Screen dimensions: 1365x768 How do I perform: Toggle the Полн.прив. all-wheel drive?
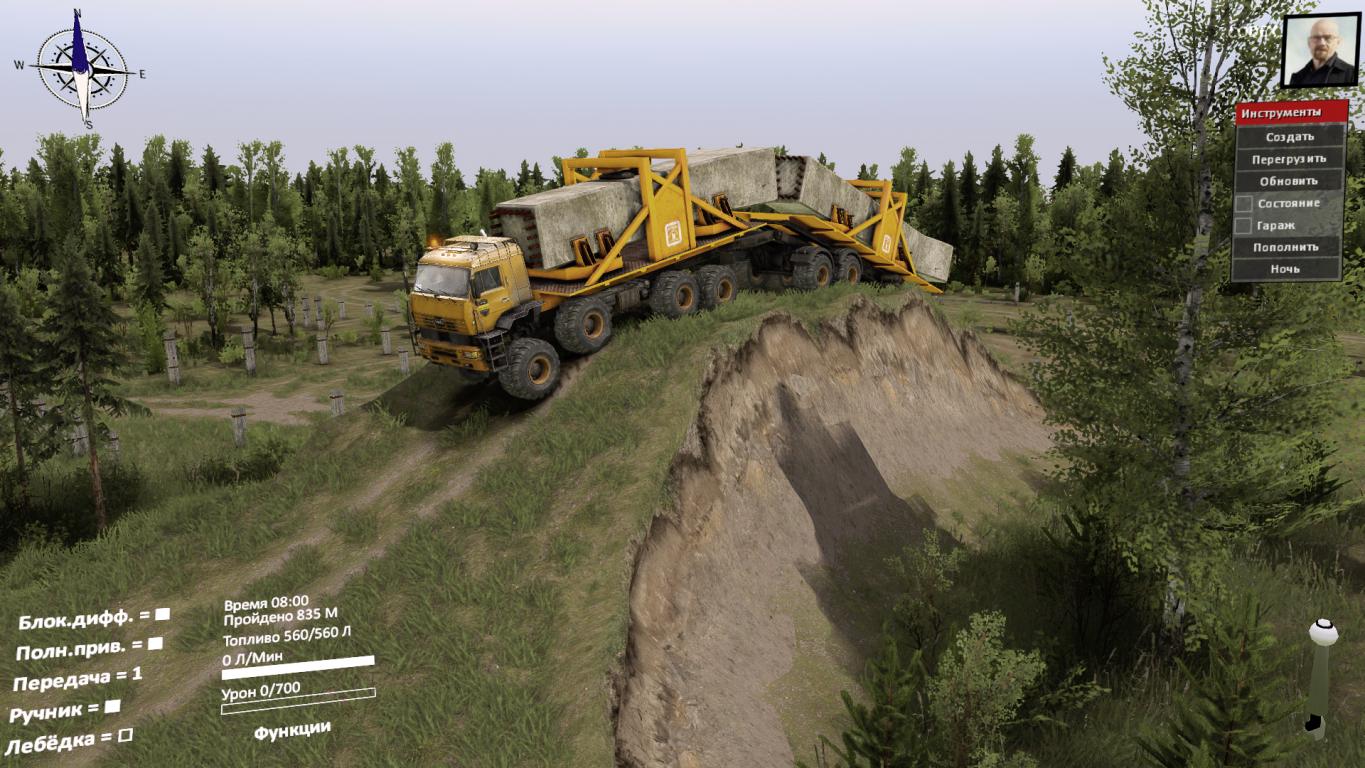pos(155,645)
